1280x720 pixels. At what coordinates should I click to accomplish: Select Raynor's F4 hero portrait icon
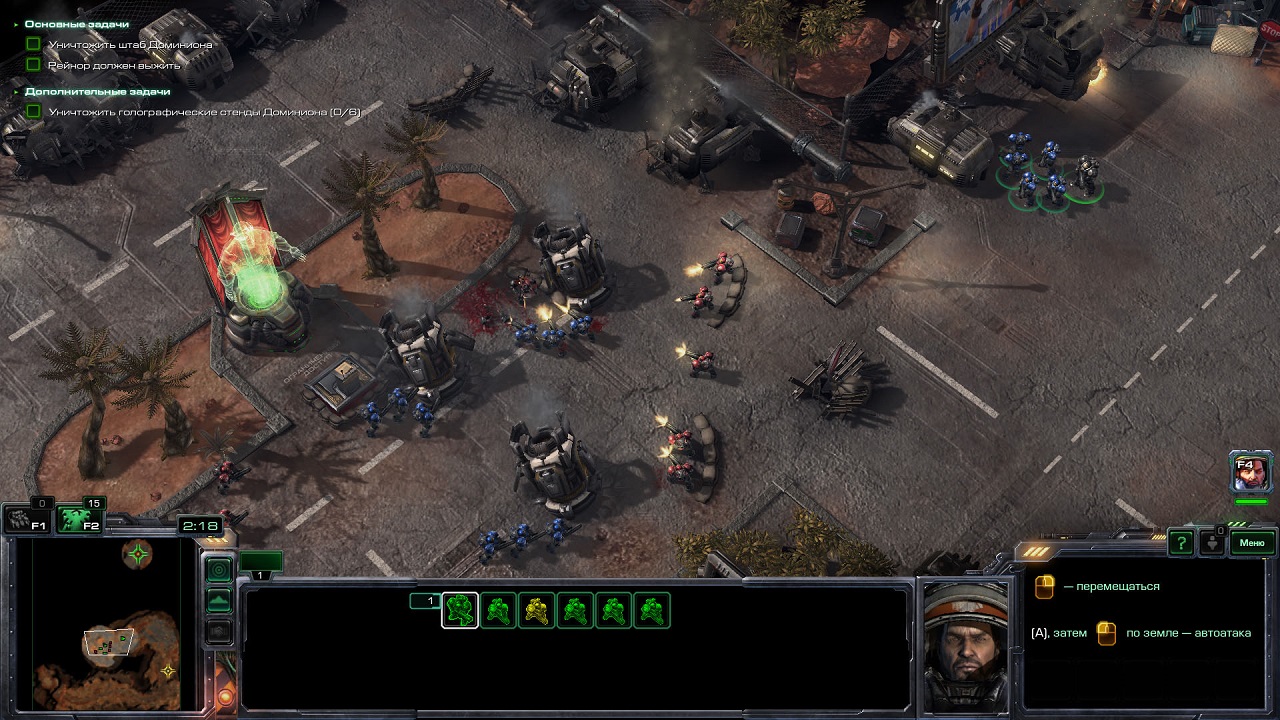(x=1251, y=472)
